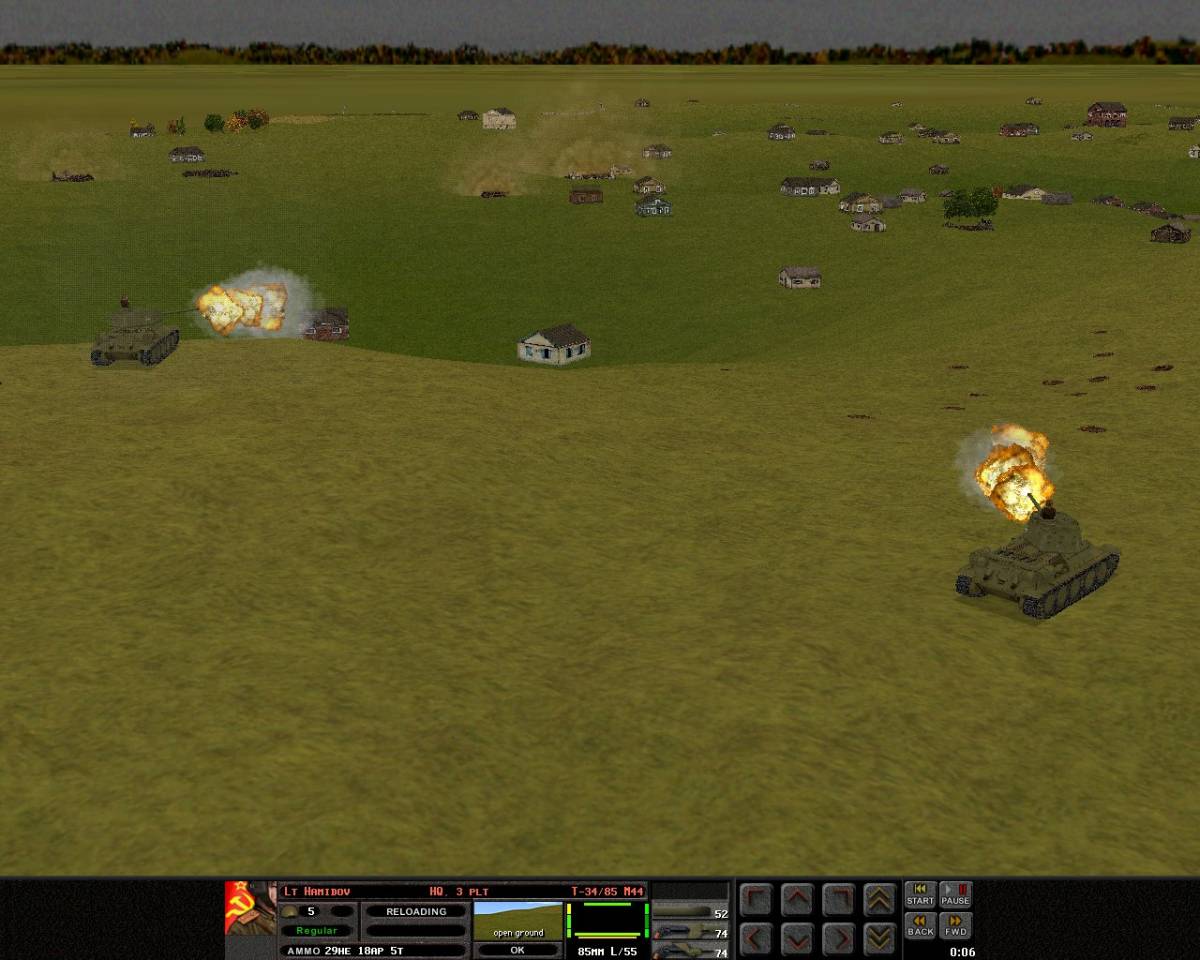
Task: Pan camera right with right chevron
Action: pos(838,939)
